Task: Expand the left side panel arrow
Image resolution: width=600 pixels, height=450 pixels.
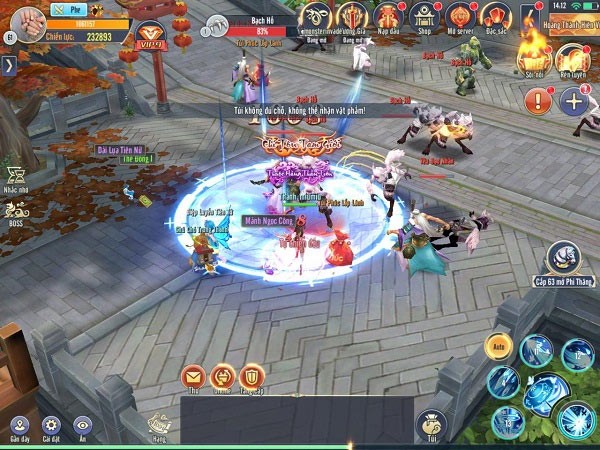Action: [x=8, y=66]
